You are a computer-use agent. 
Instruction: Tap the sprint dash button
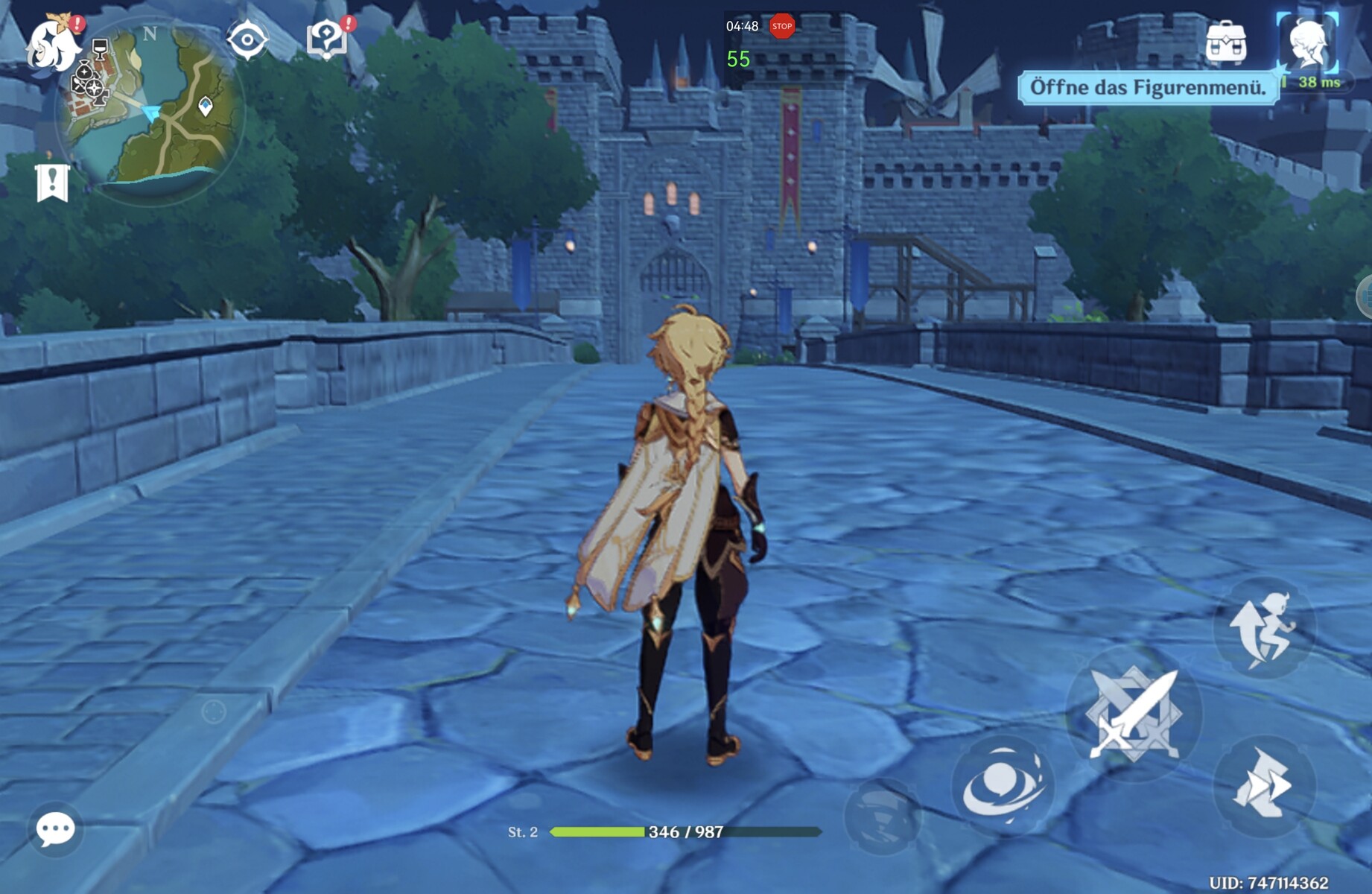click(1264, 784)
